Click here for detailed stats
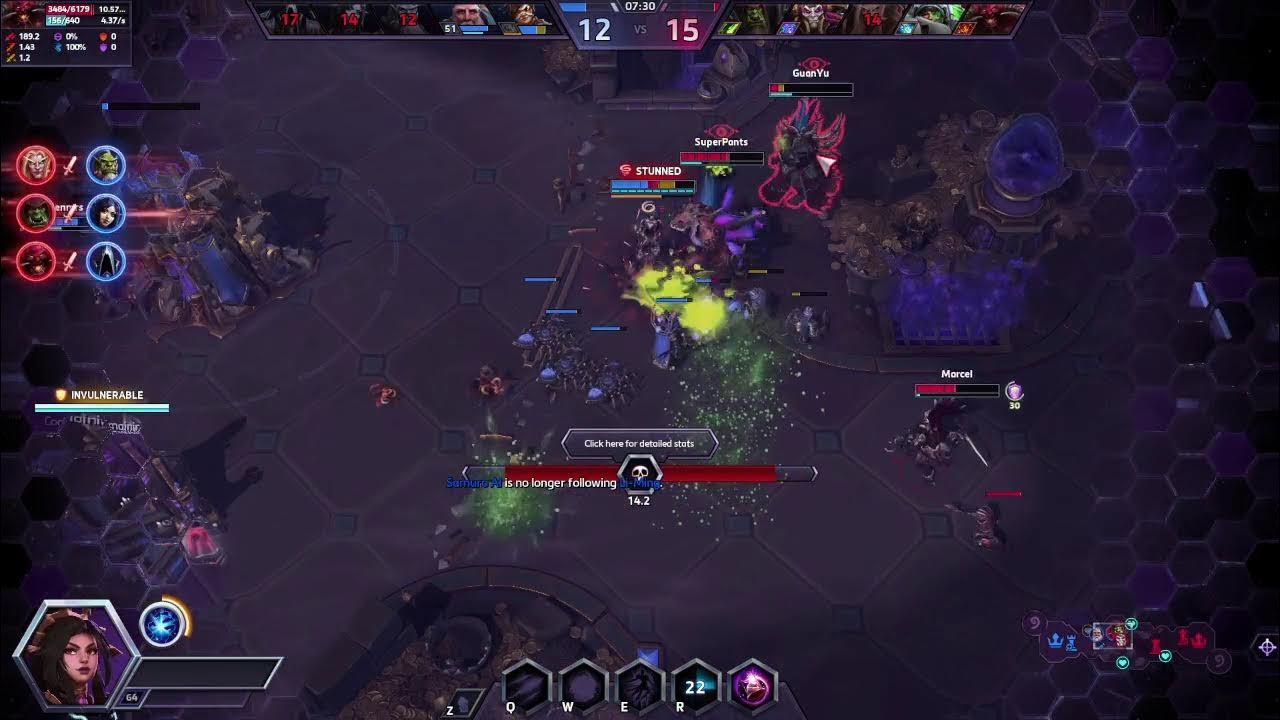Viewport: 1280px width, 720px height. tap(640, 443)
